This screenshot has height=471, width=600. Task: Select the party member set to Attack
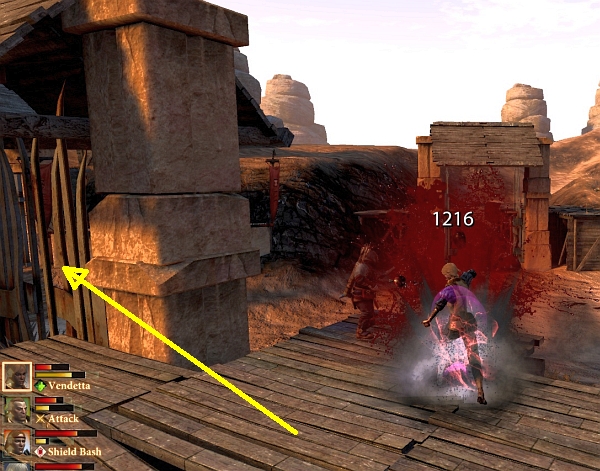click(16, 411)
